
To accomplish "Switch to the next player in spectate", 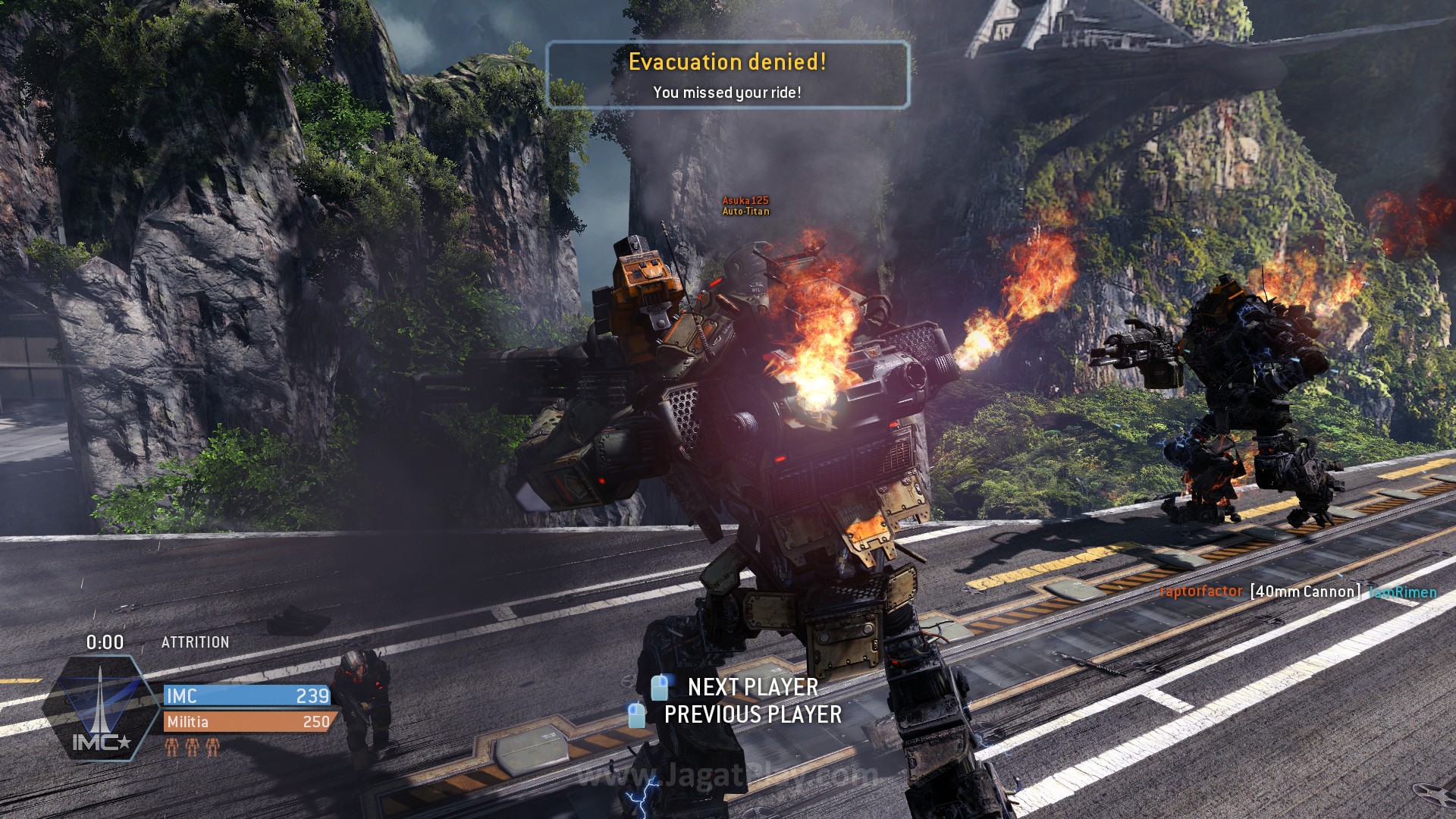I will pyautogui.click(x=752, y=687).
